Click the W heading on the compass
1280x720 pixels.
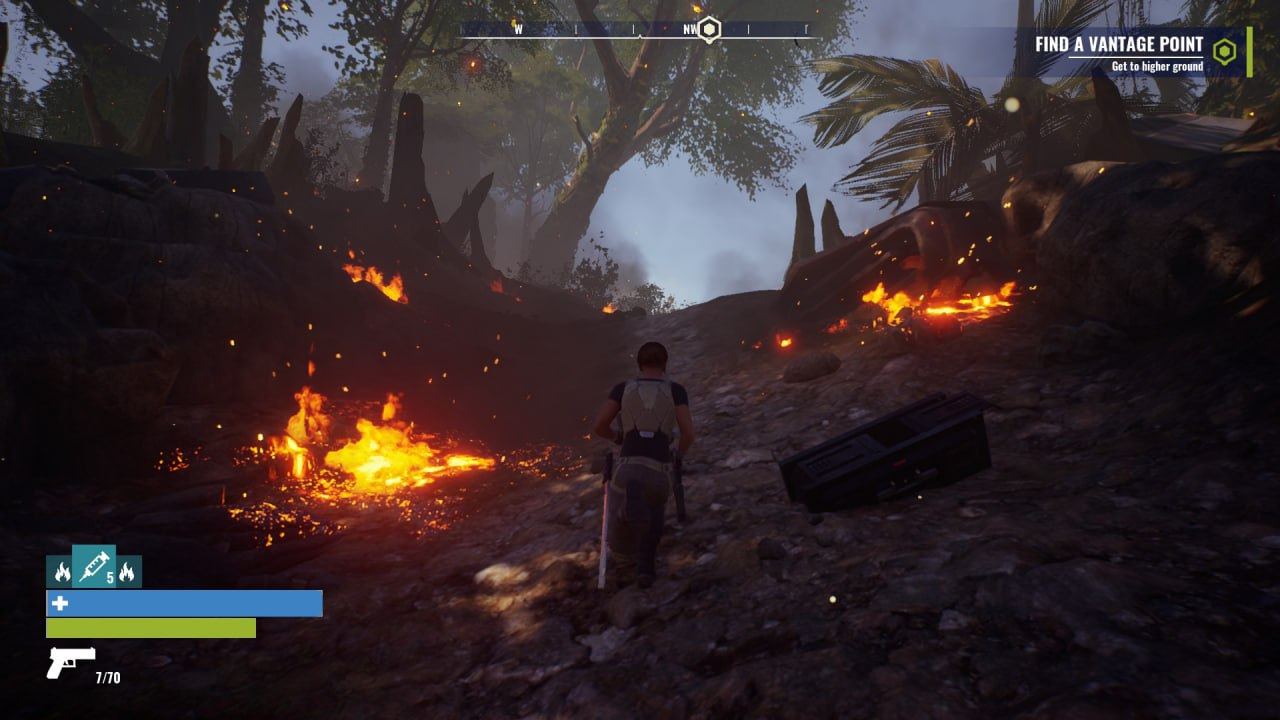tap(518, 30)
